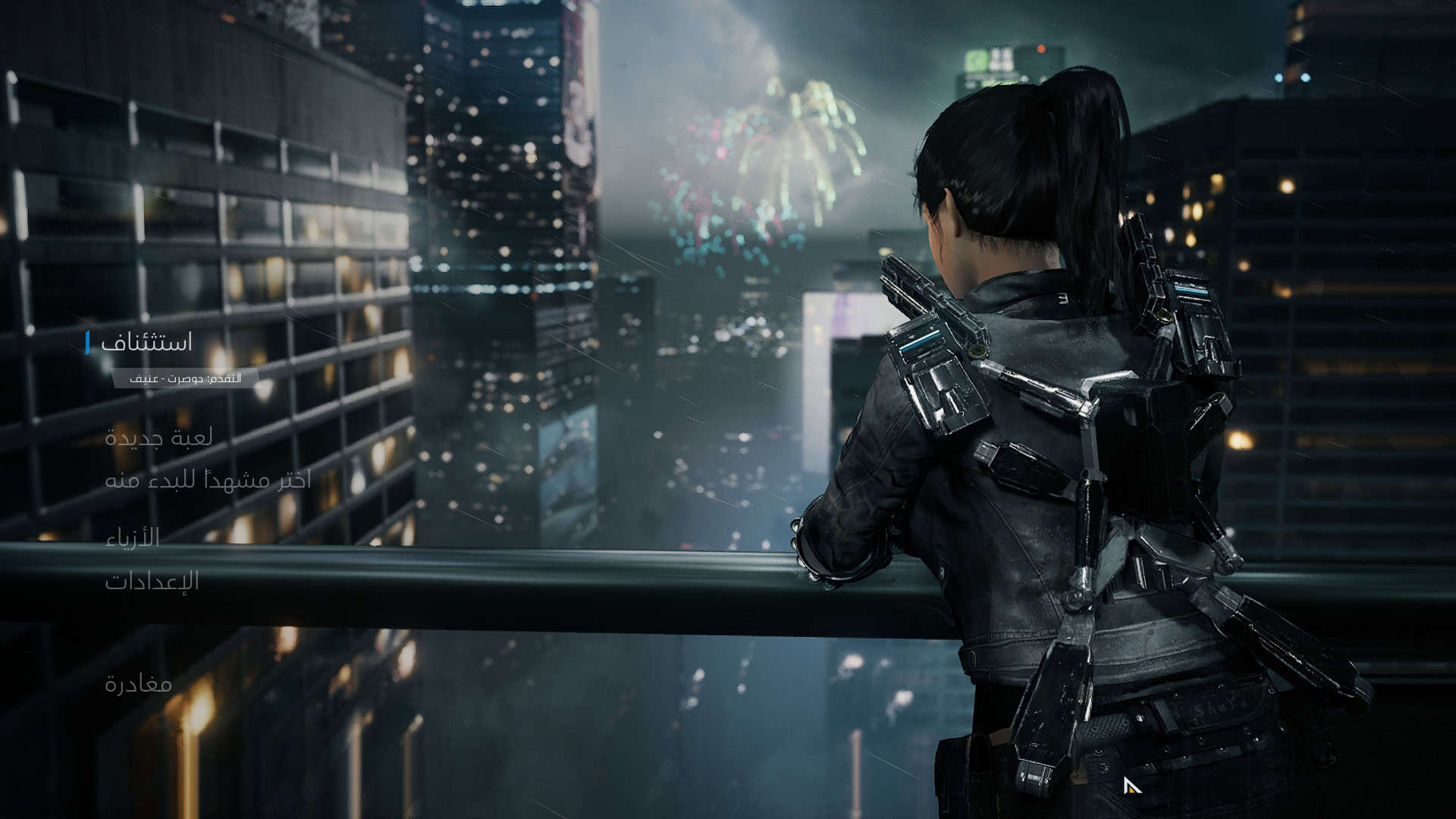The width and height of the screenshot is (1456, 819).
Task: Choose مغادرة to quit the game
Action: (138, 684)
